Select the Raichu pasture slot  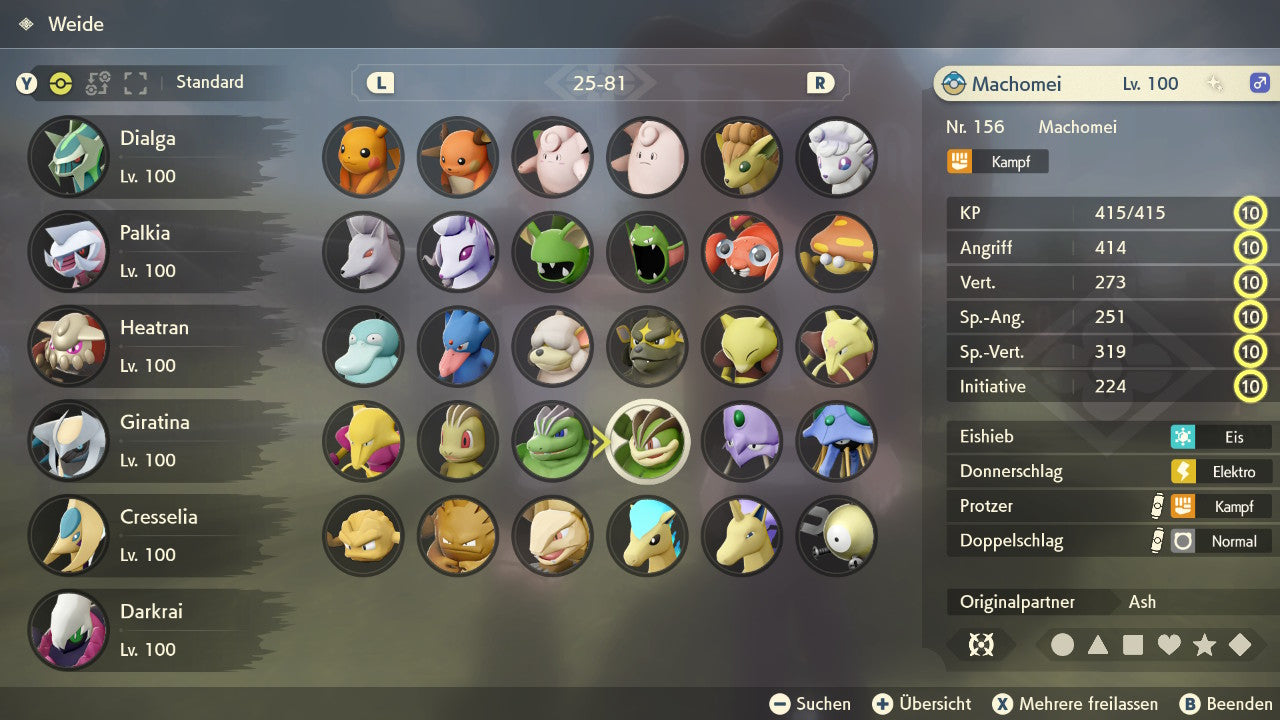(458, 157)
